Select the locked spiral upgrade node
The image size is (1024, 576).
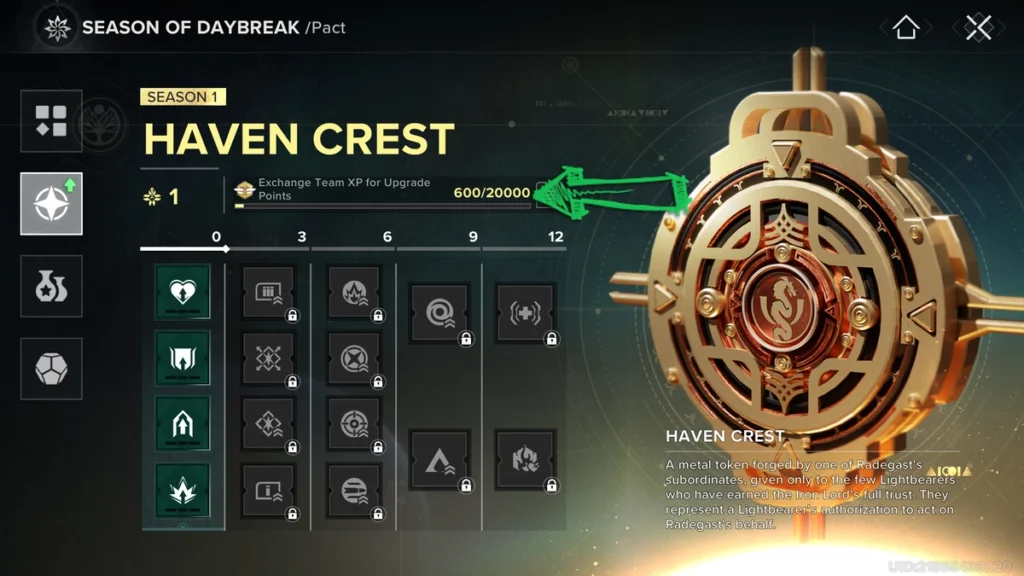440,313
